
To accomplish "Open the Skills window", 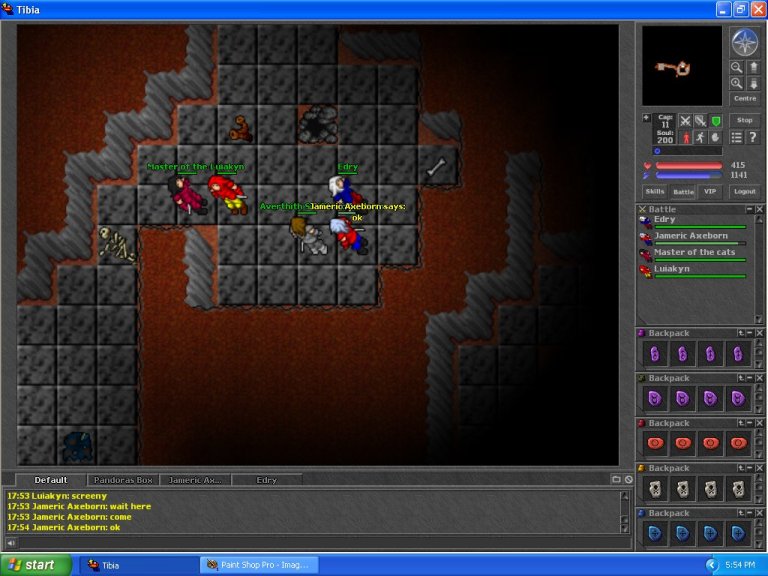I will click(654, 191).
